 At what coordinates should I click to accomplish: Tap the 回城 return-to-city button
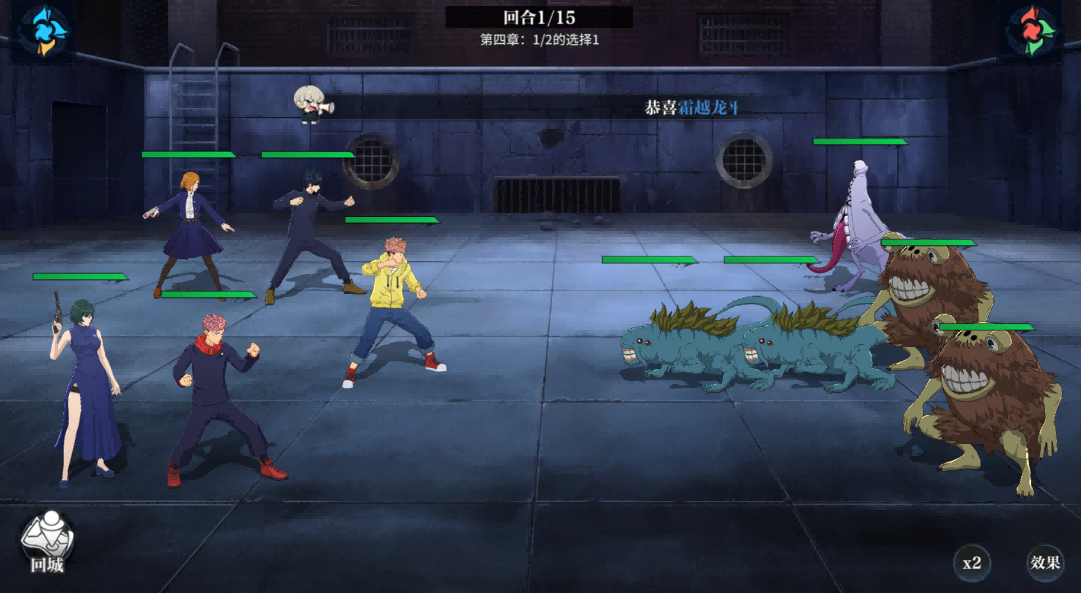pos(47,545)
